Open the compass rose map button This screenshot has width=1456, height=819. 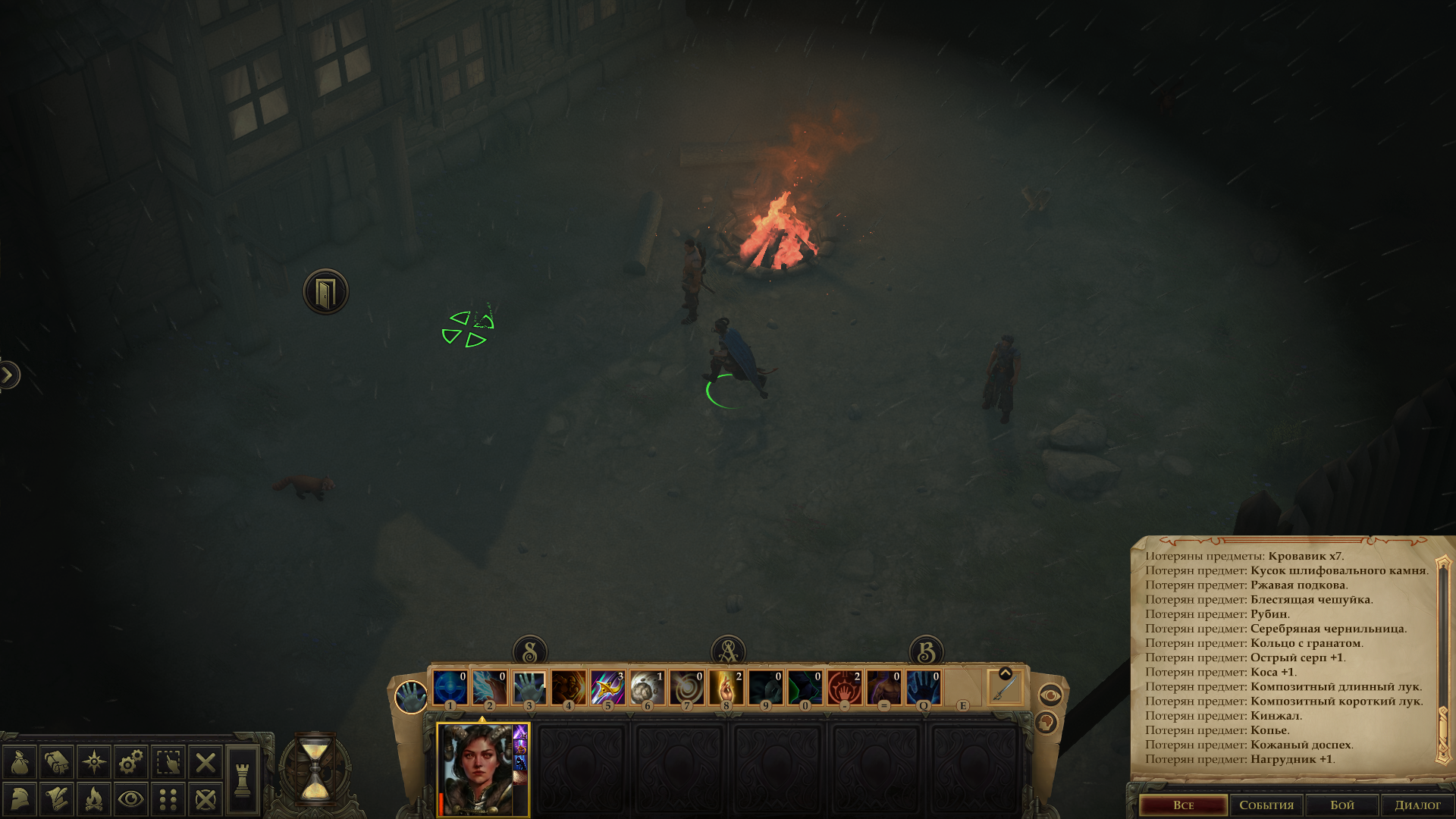coord(94,762)
